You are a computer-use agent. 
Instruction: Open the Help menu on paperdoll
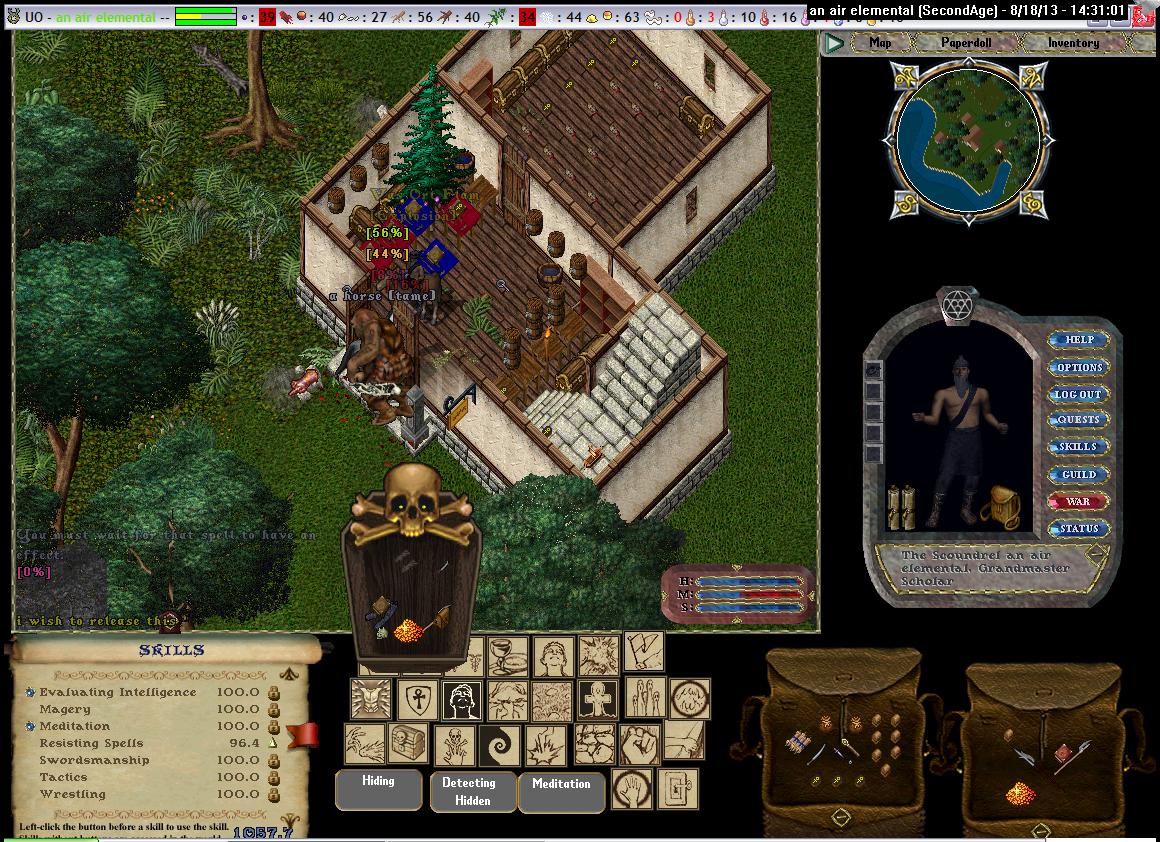(x=1079, y=340)
